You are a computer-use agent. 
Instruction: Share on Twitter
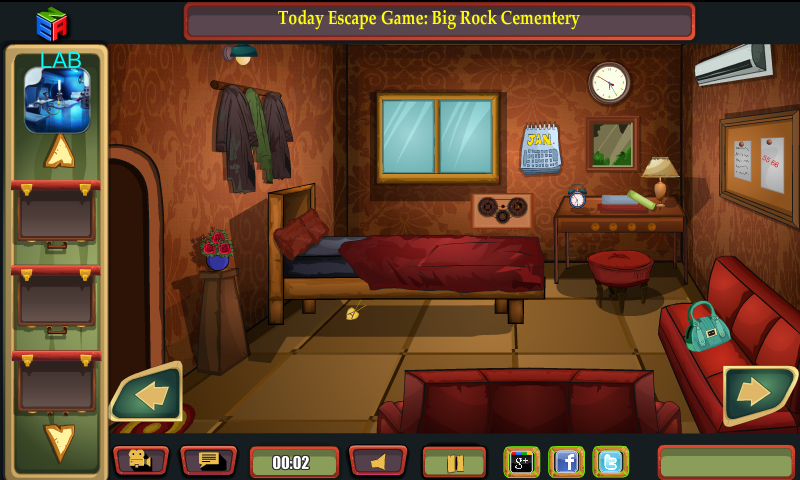point(611,462)
